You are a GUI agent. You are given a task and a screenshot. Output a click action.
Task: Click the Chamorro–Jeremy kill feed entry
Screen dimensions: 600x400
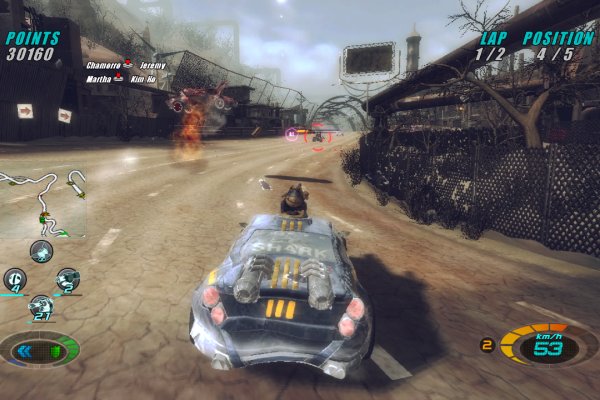124,65
